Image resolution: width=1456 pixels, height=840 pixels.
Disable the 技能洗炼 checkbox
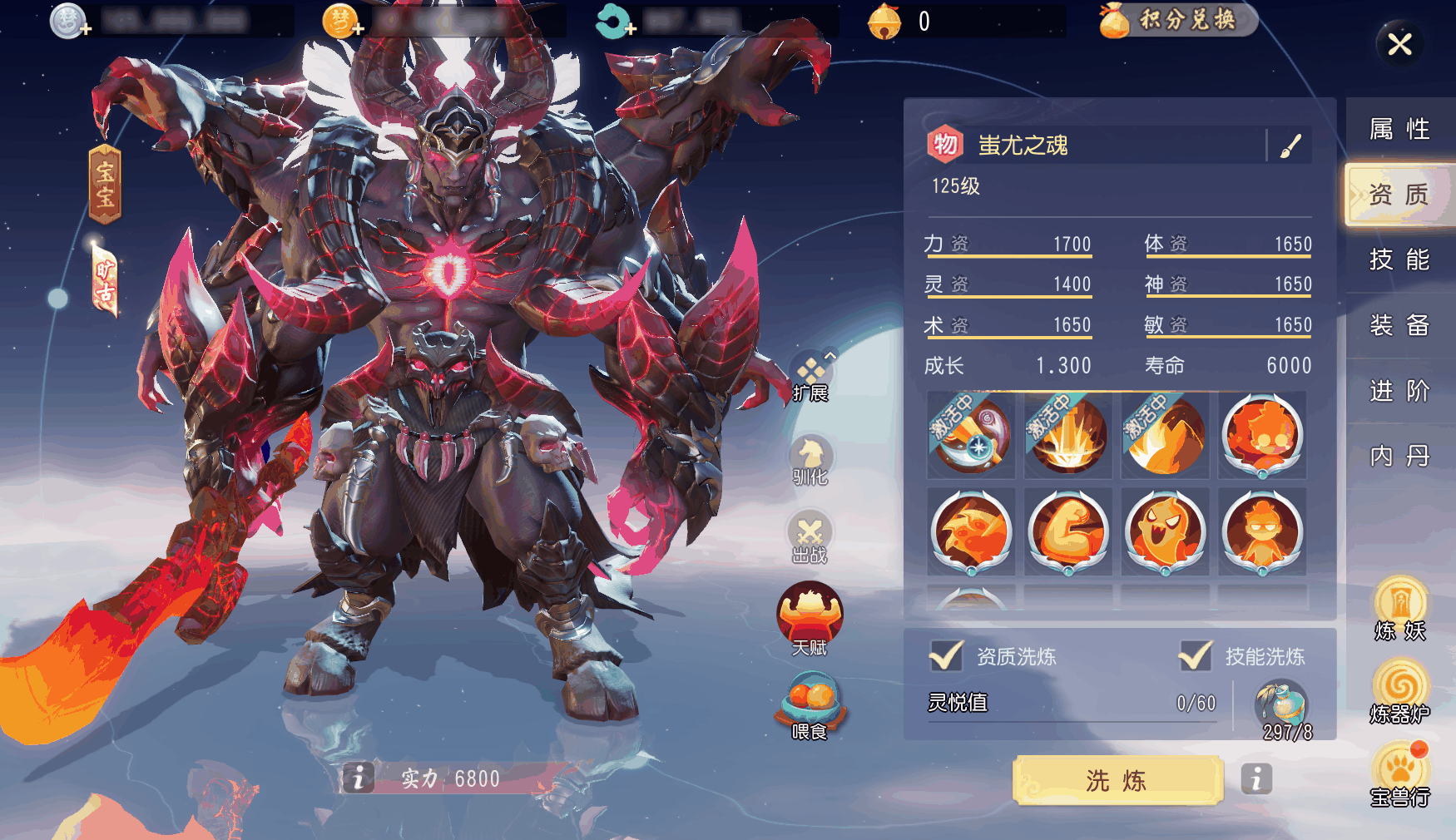(1198, 656)
